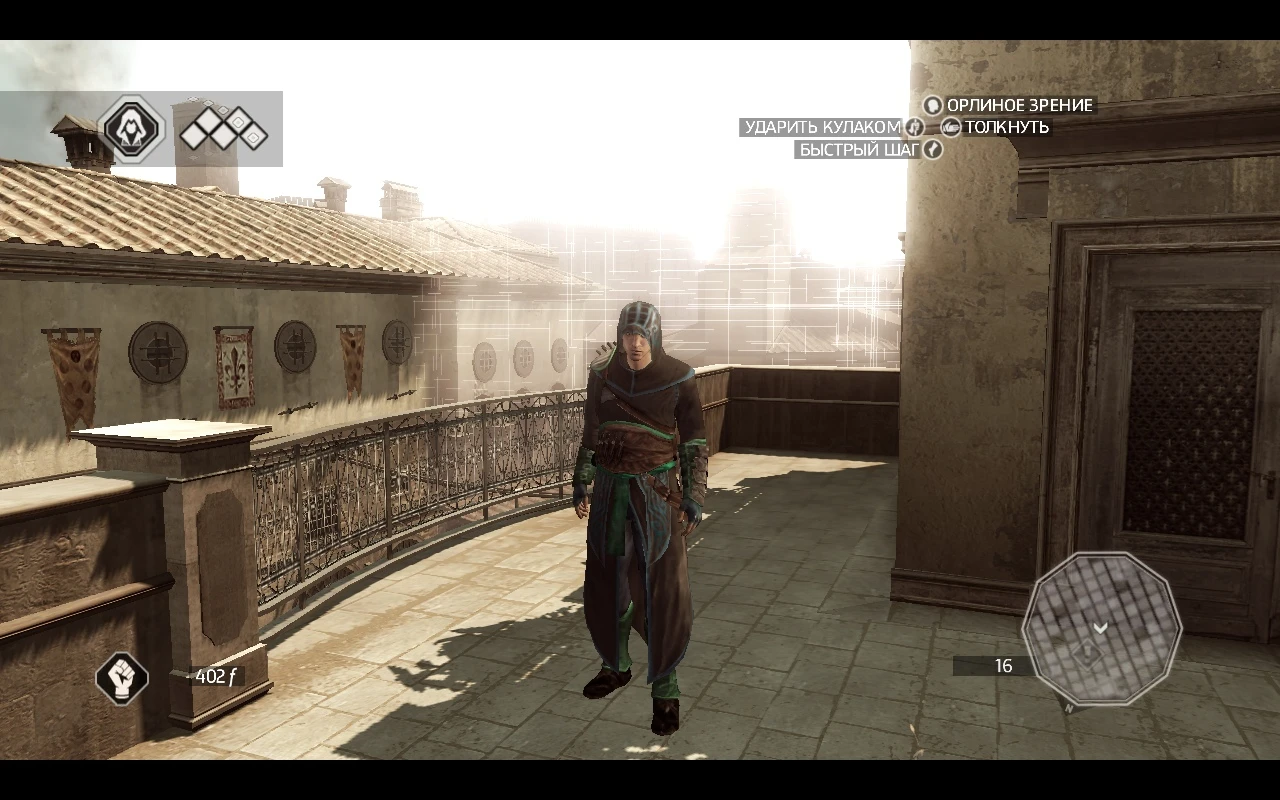Screen dimensions: 1280x800
Task: Click the N compass marker on the minimap
Action: tap(1069, 707)
